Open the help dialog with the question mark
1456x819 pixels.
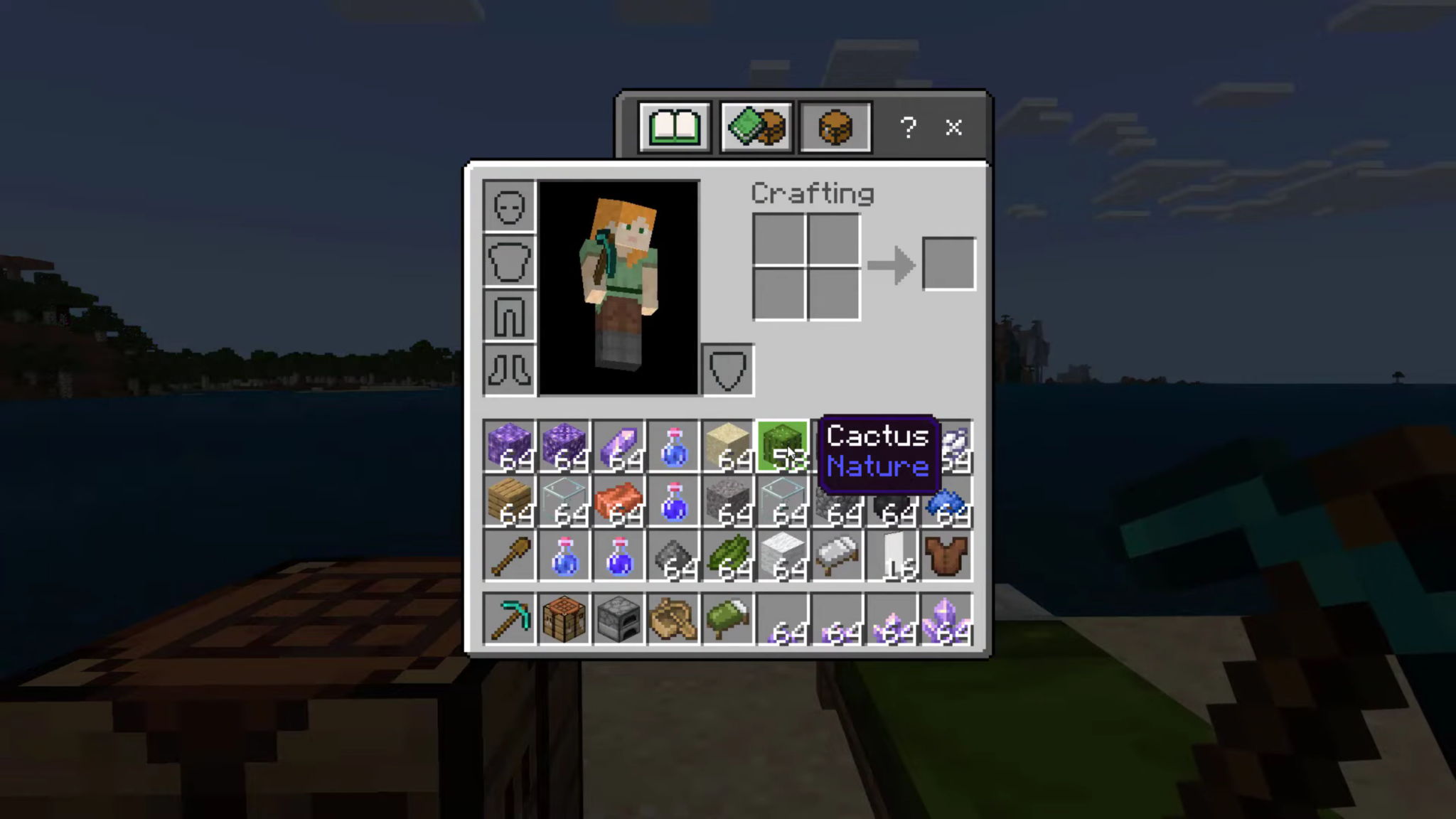tap(909, 128)
